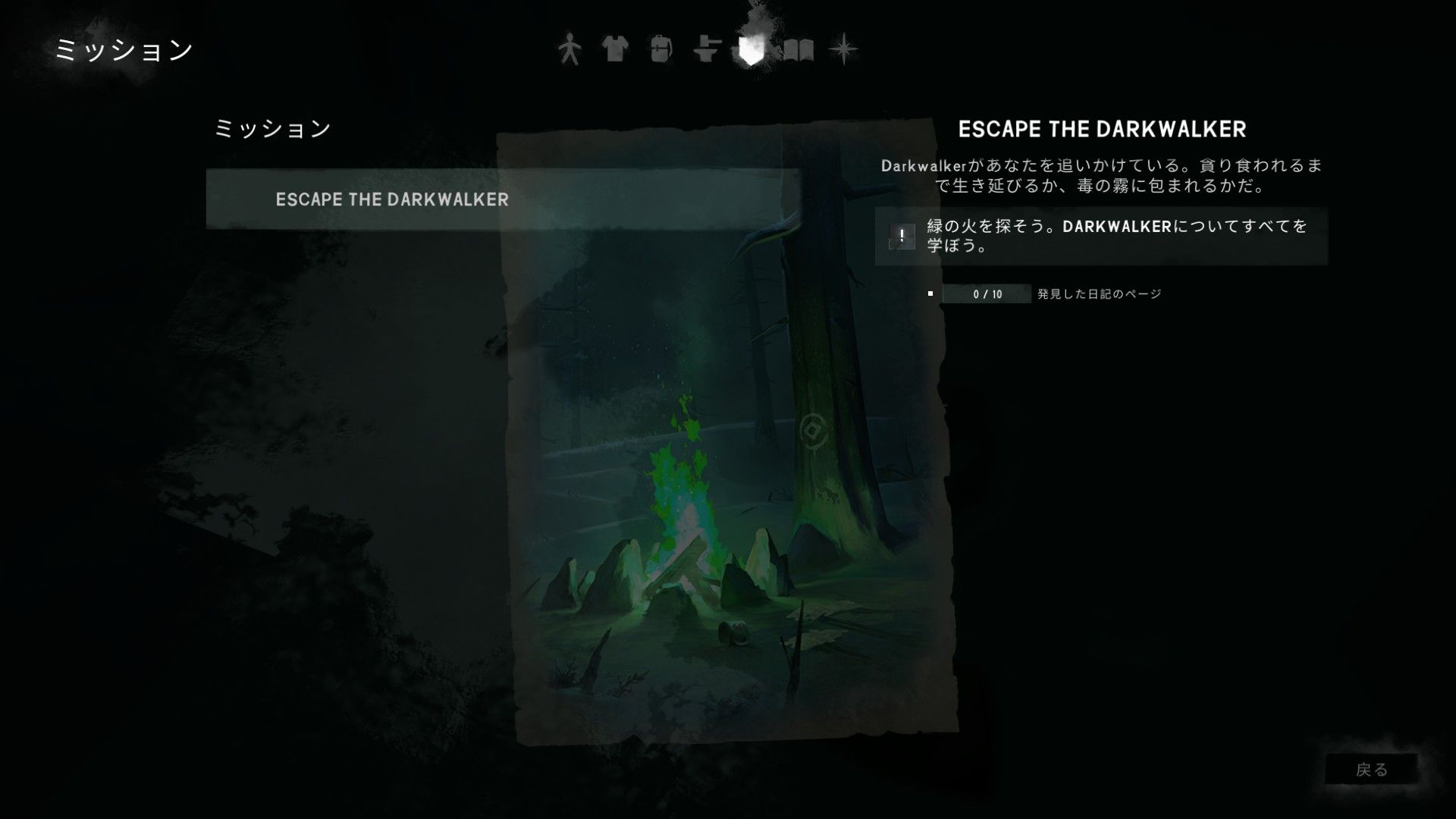Viewport: 1456px width, 819px height.
Task: Select the ESCAPE THE DARKWALKER mission entry
Action: (391, 199)
